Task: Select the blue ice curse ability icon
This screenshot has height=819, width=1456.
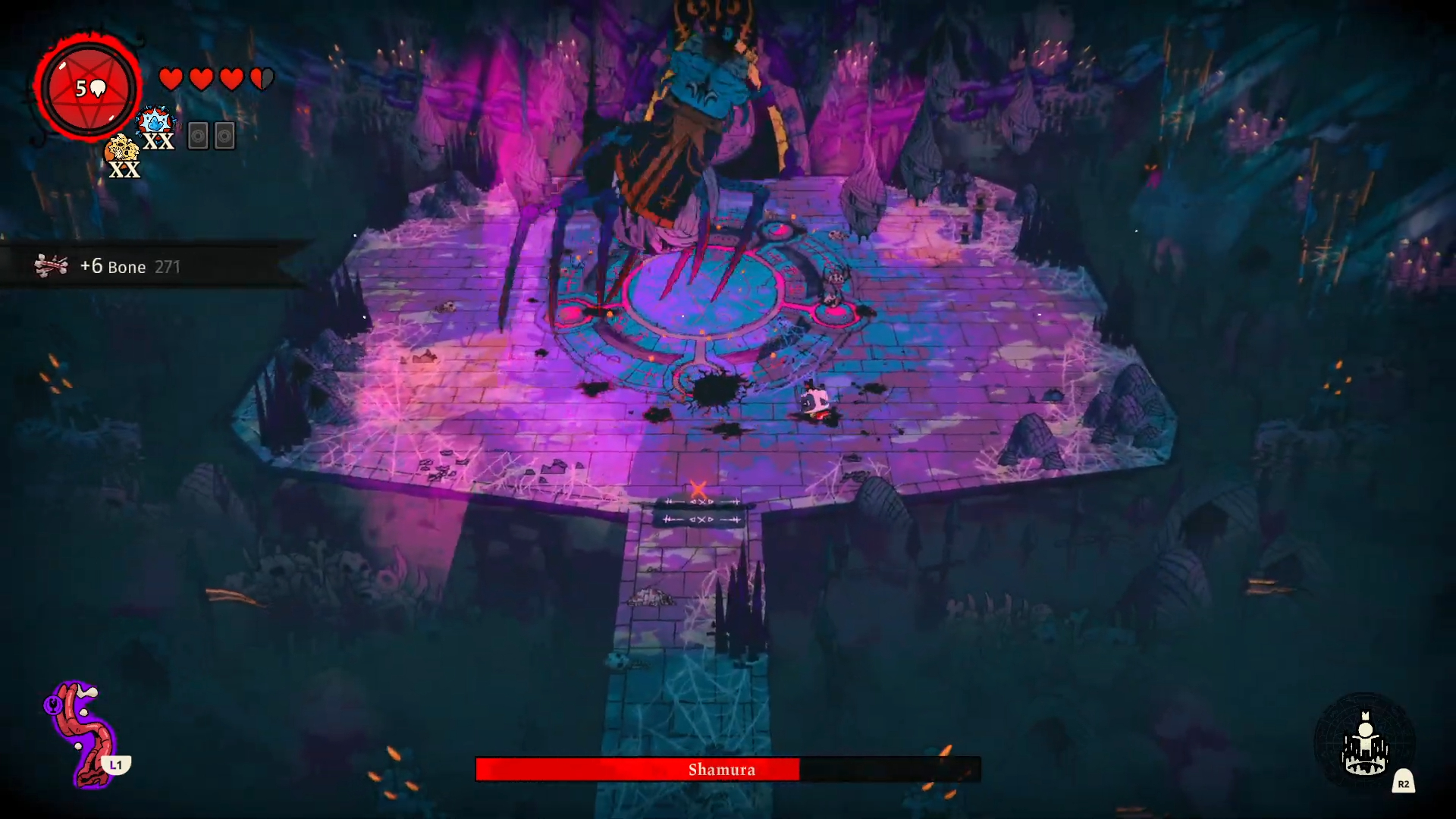Action: (x=155, y=120)
